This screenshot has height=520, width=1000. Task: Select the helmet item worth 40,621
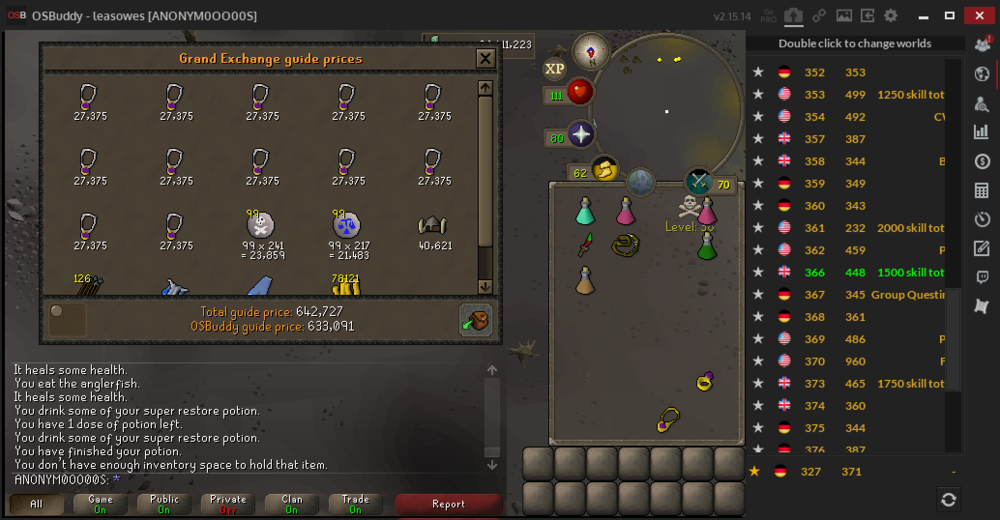coord(434,226)
